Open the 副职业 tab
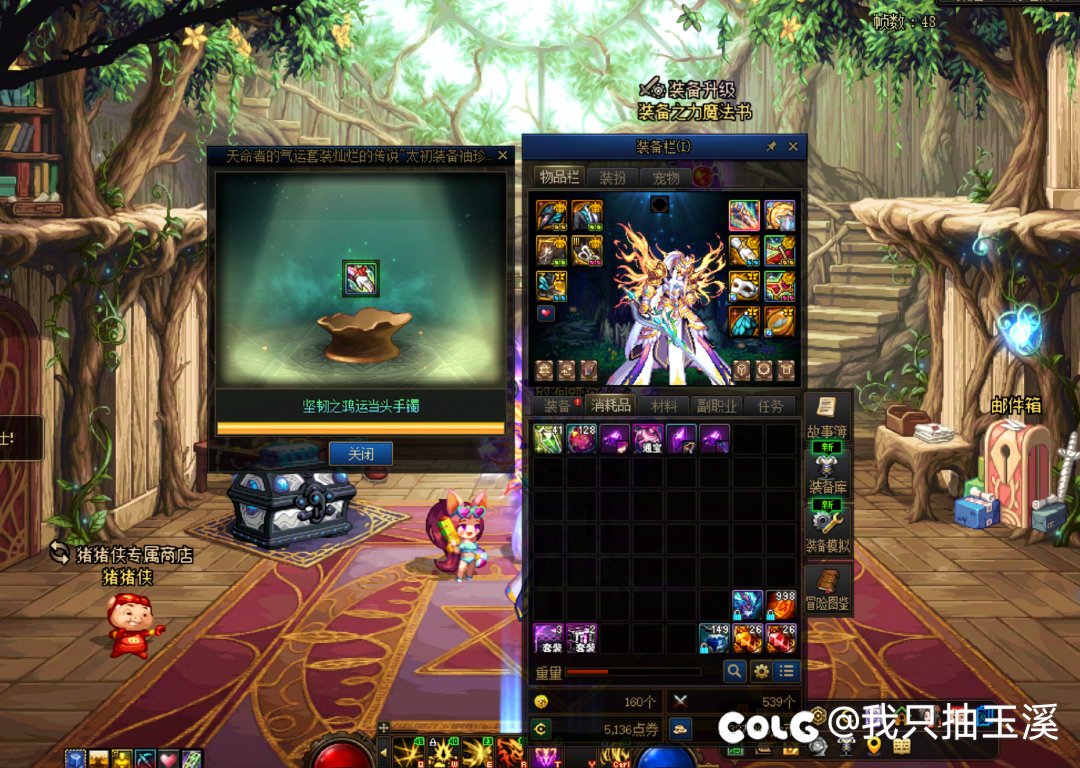 point(717,406)
